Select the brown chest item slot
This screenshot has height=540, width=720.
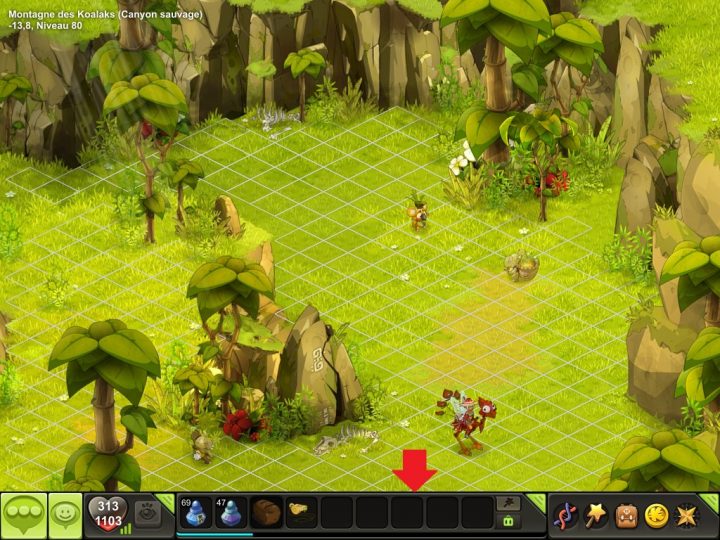pos(267,513)
